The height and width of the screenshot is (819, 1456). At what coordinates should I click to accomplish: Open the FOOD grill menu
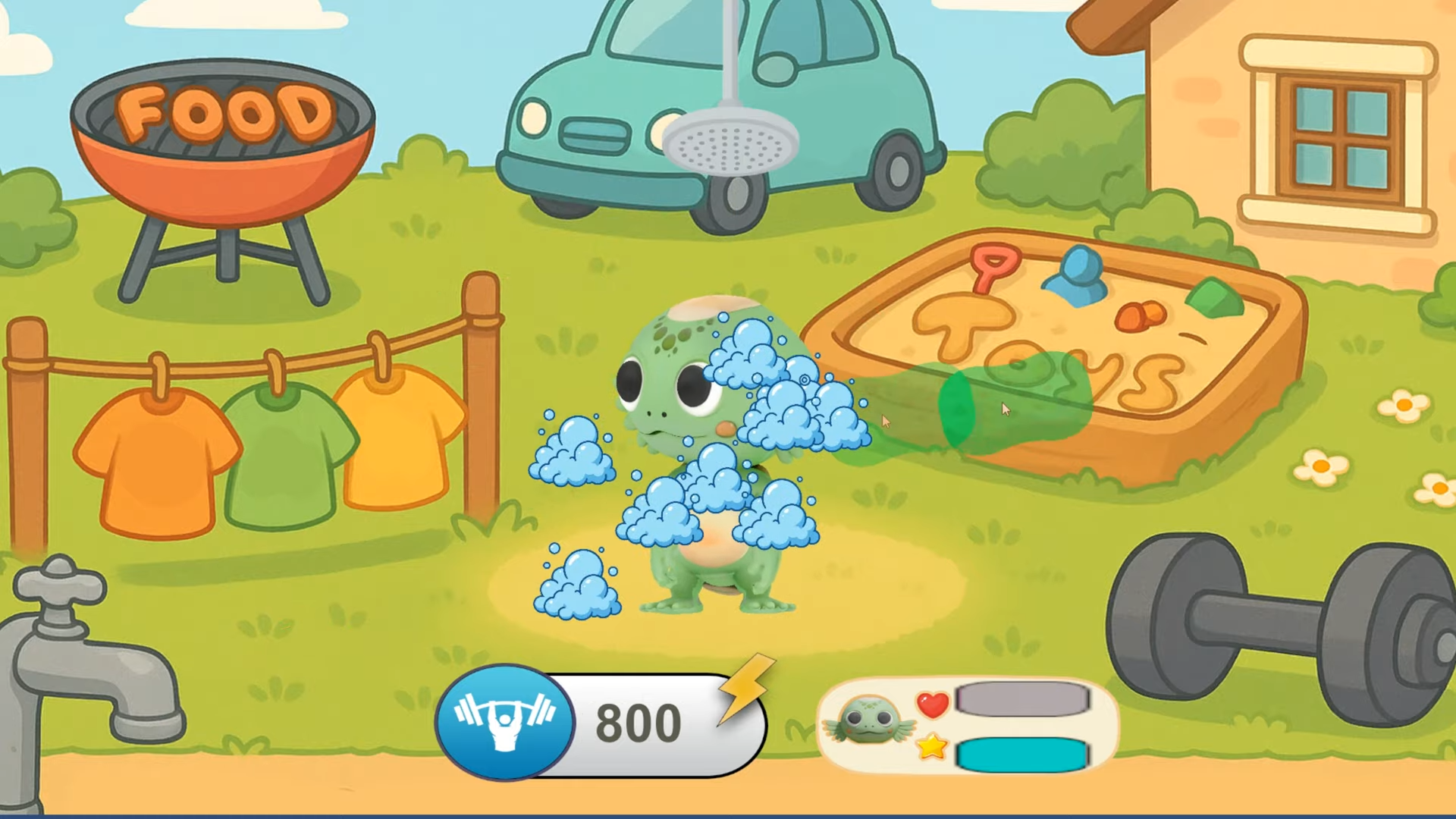(223, 144)
